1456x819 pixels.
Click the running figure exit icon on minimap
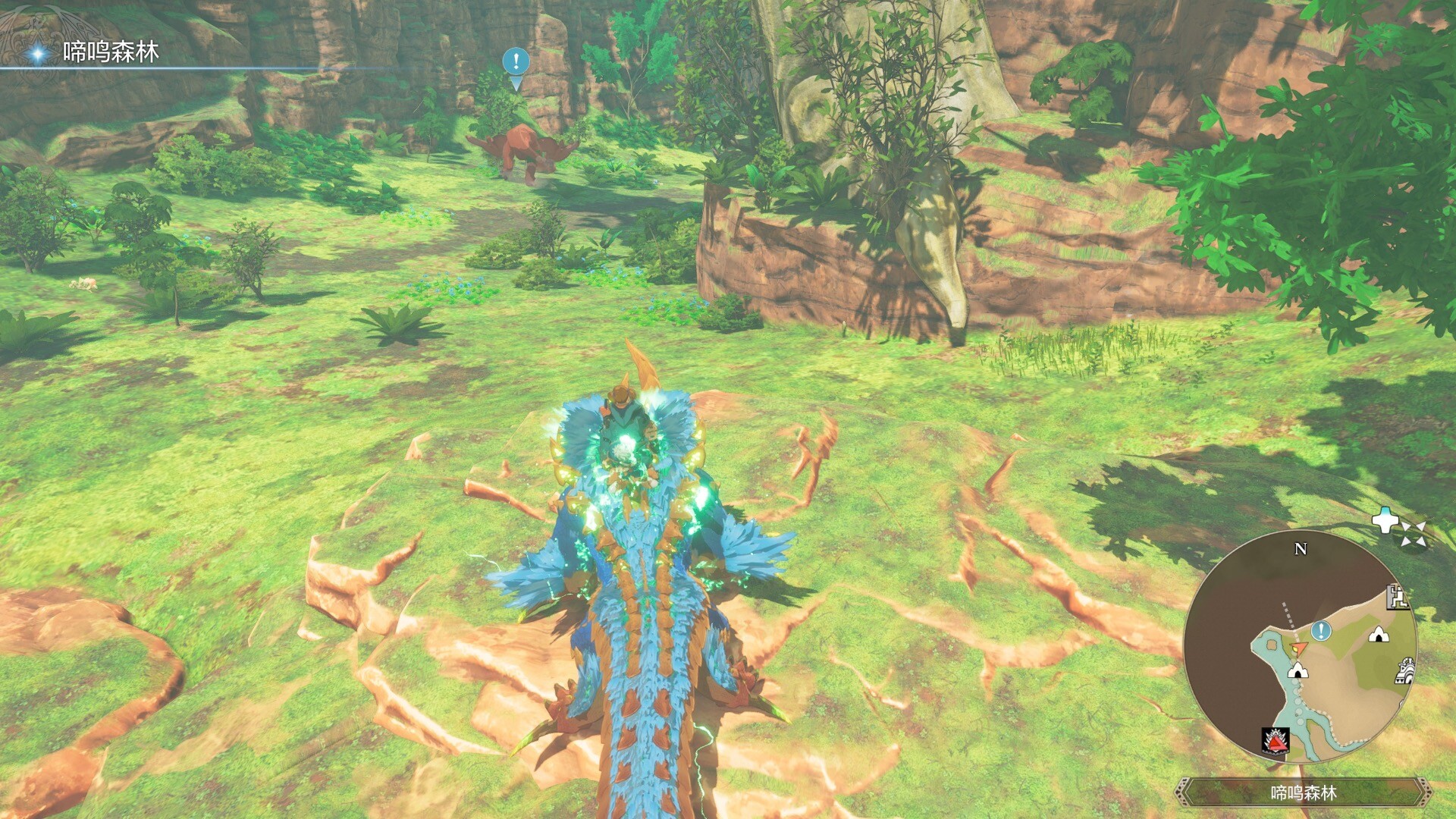pos(1398,598)
